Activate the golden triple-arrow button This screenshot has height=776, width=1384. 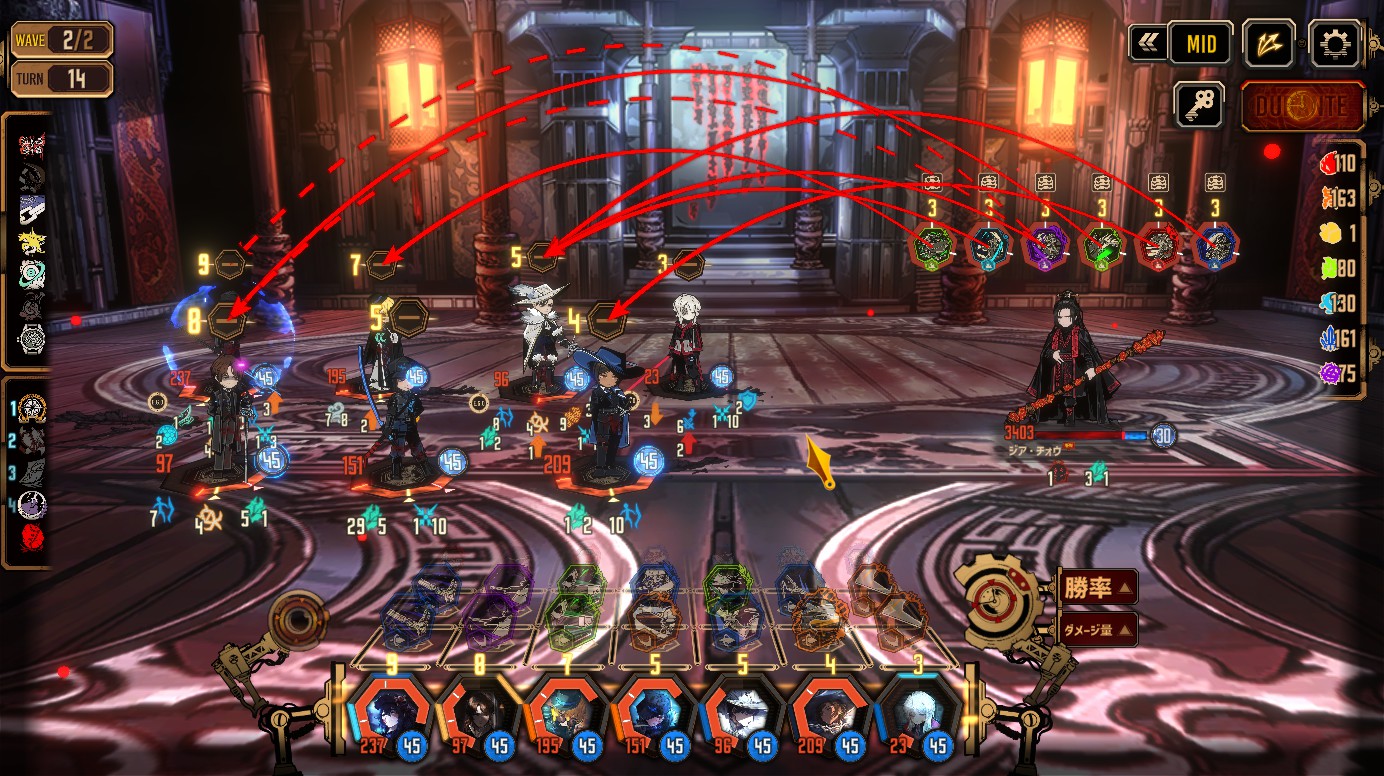(1269, 44)
